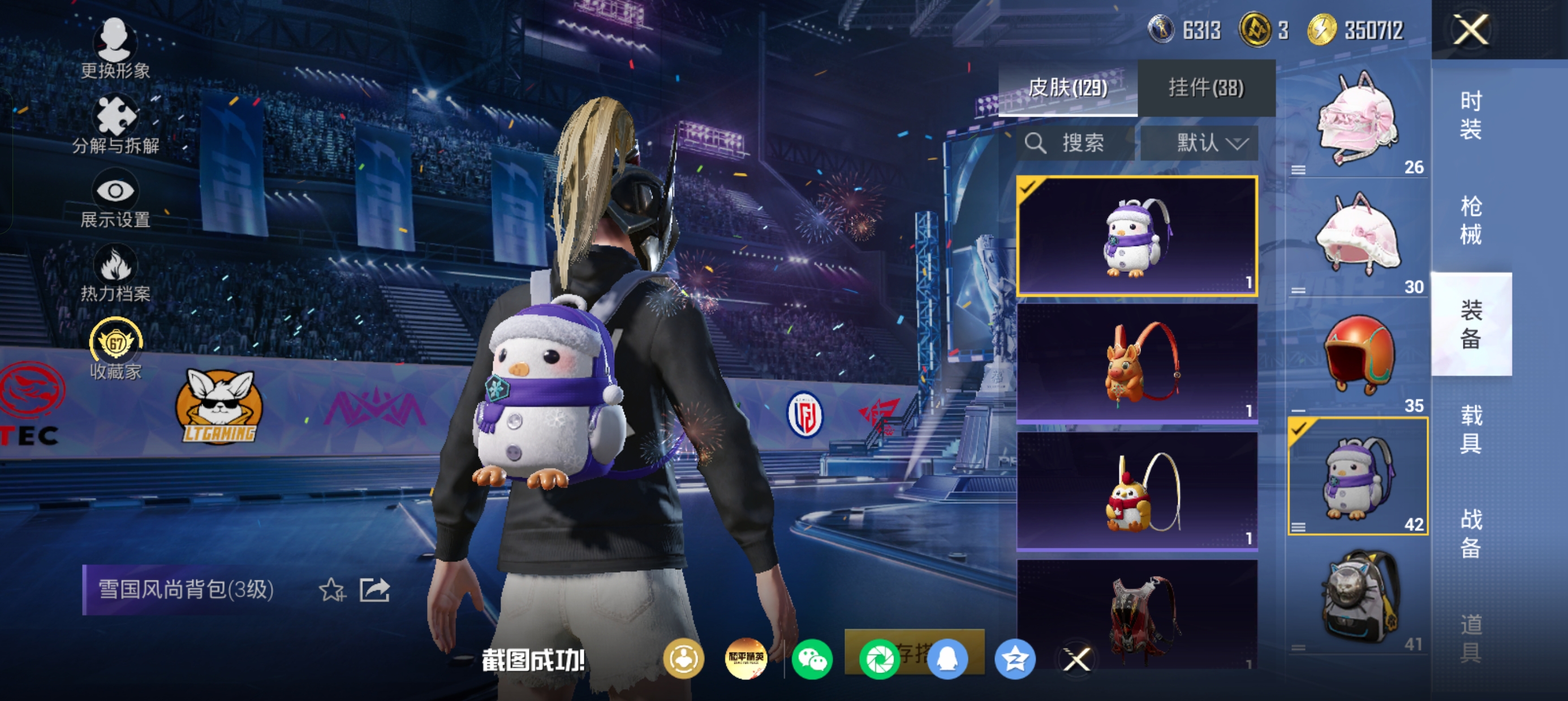Open the 收藏家 collector badge
Image resolution: width=1568 pixels, height=701 pixels.
click(115, 350)
